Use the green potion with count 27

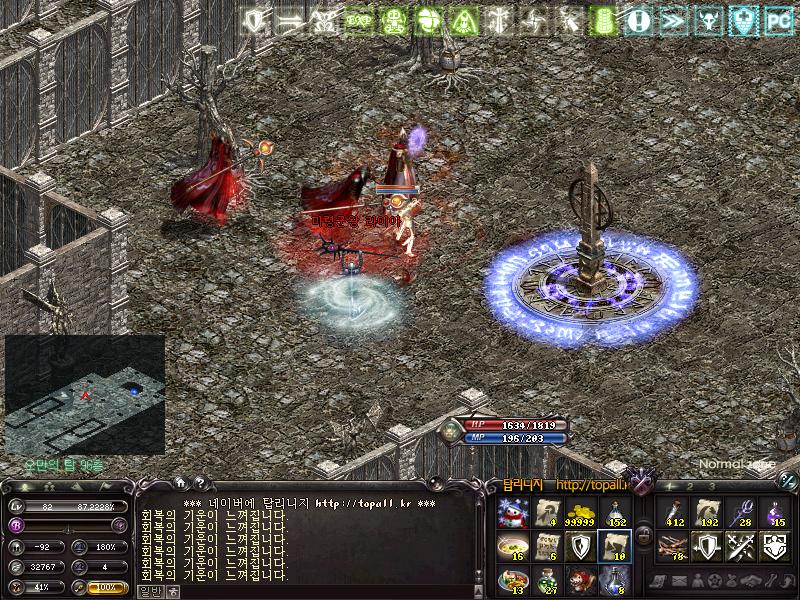545,580
